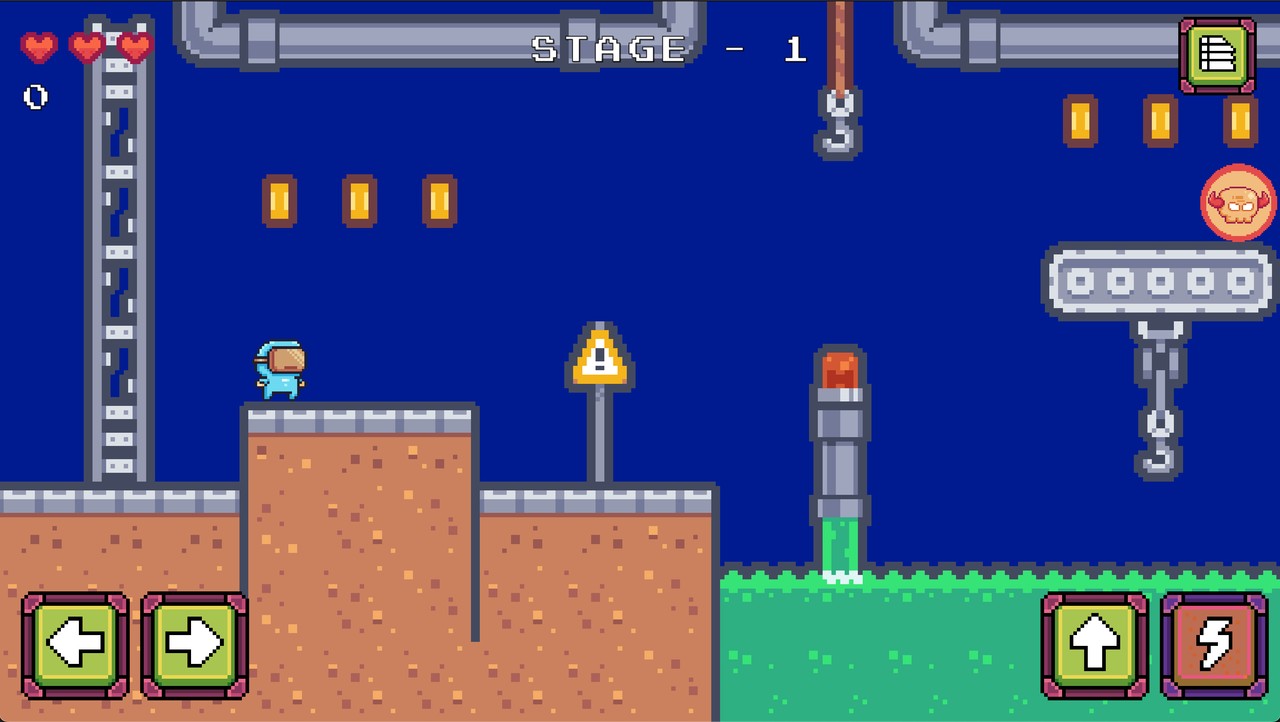Screen dimensions: 1280x722
Task: Click the yellow warning triangle sign
Action: tap(599, 360)
